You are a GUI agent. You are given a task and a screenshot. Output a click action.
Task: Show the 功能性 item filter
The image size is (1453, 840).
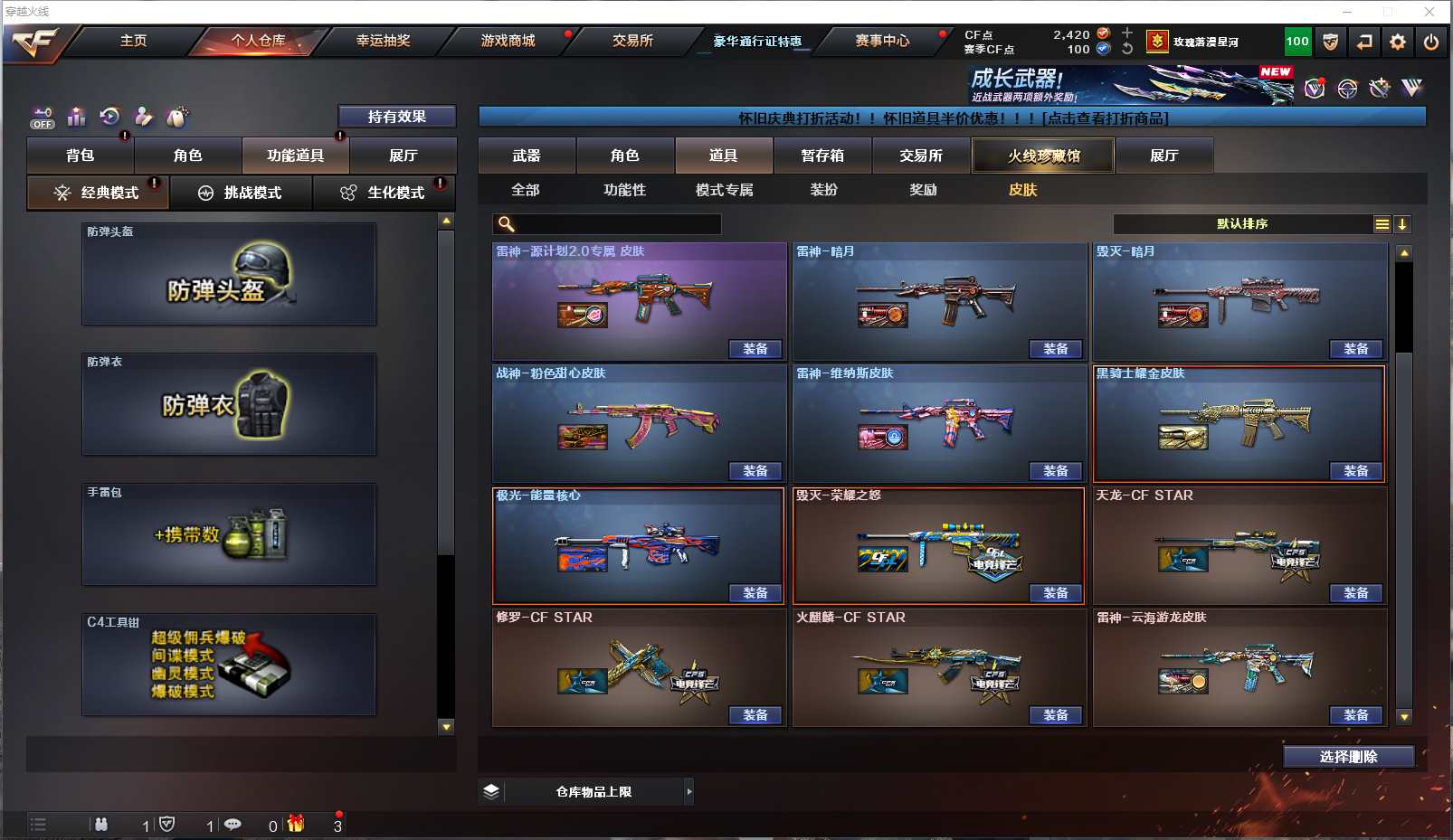coord(624,190)
